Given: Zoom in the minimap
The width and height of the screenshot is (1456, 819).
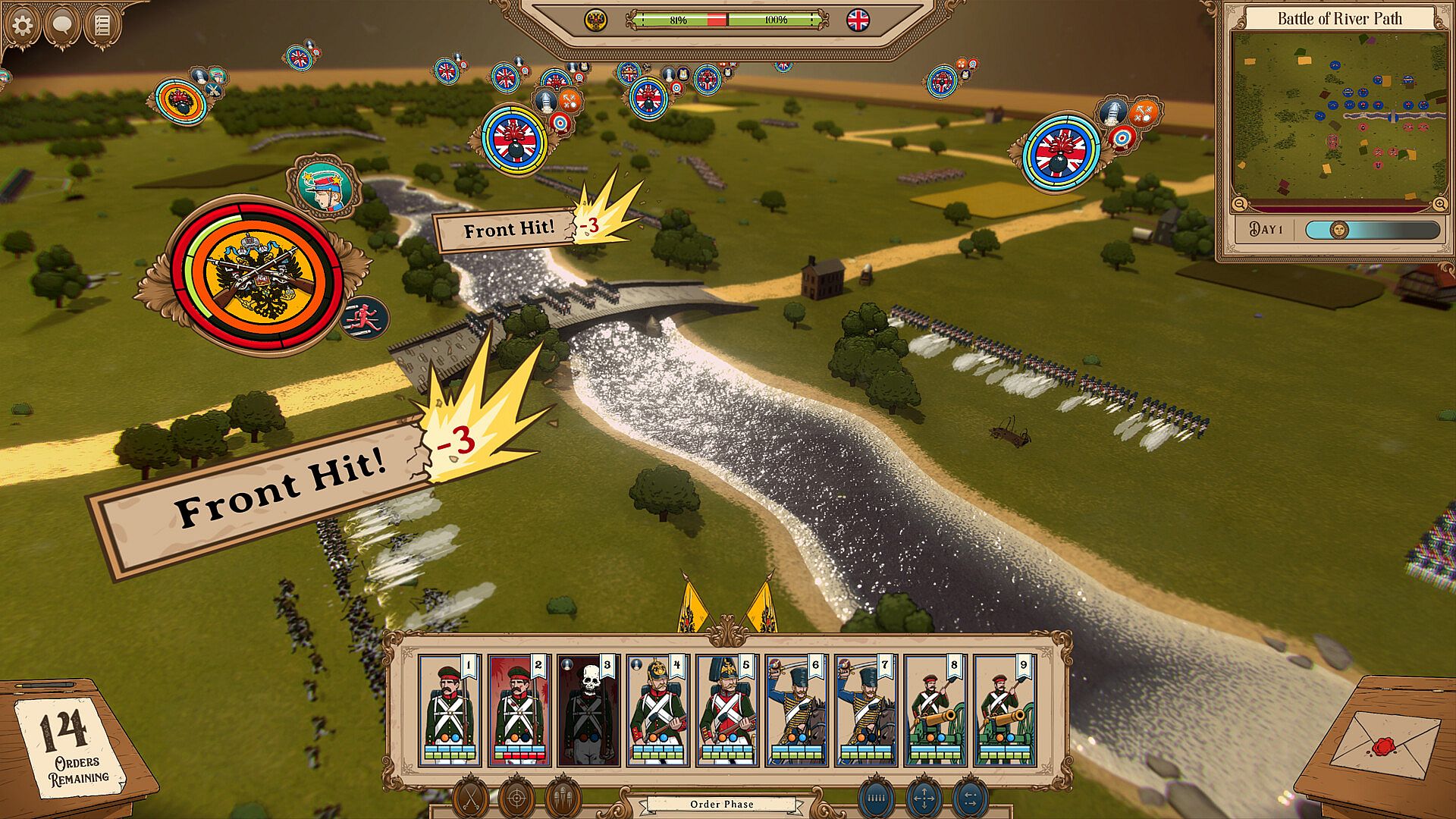Looking at the screenshot, I should point(1439,204).
